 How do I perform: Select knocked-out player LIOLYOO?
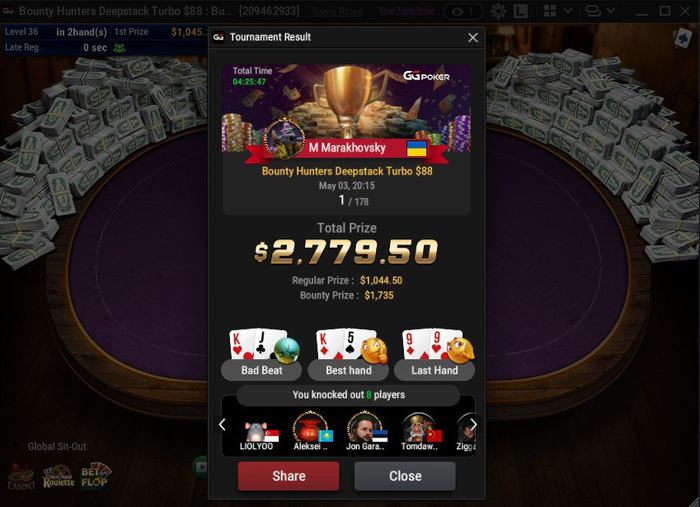[x=257, y=431]
